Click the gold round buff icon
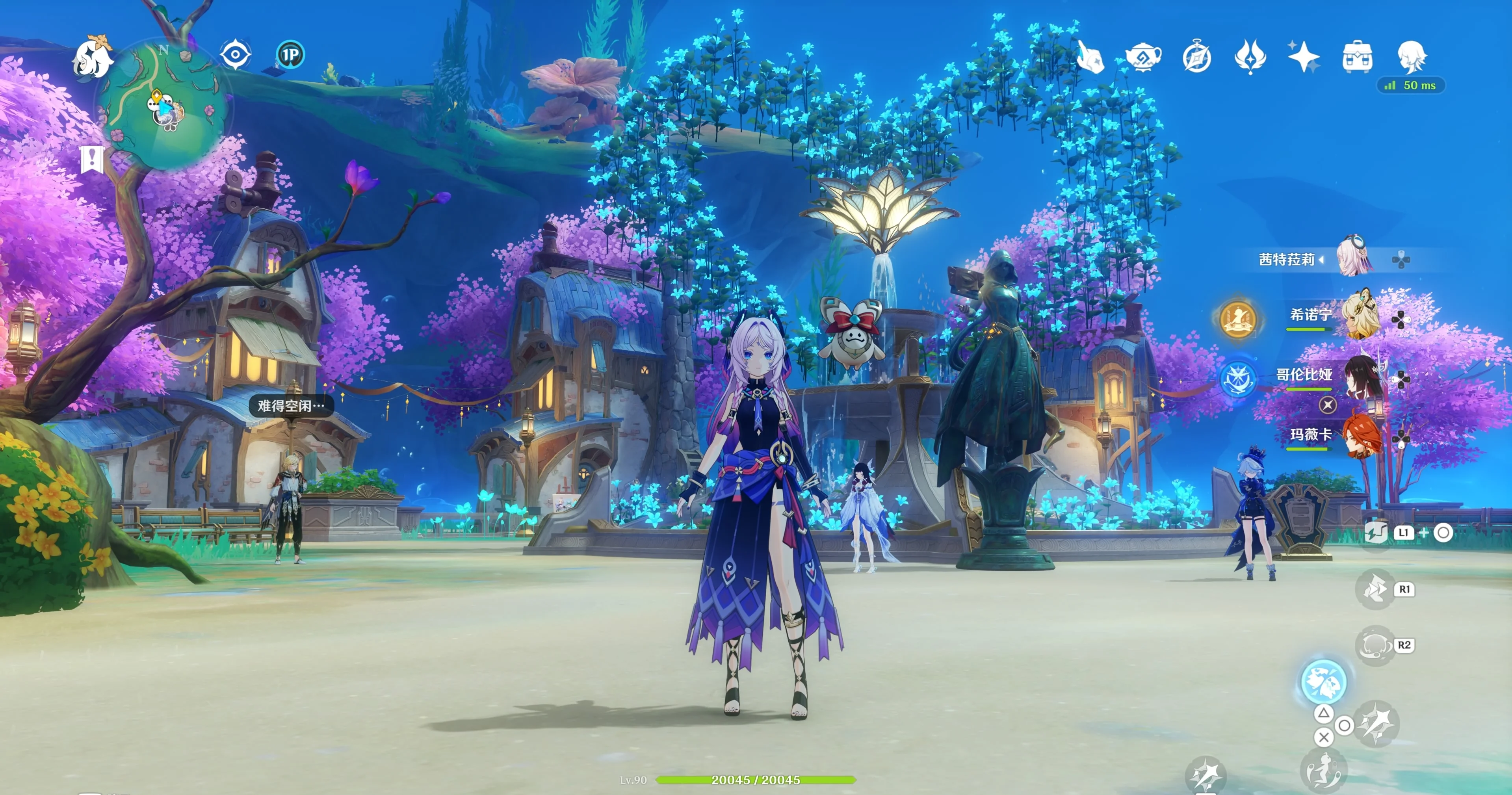 1237,319
